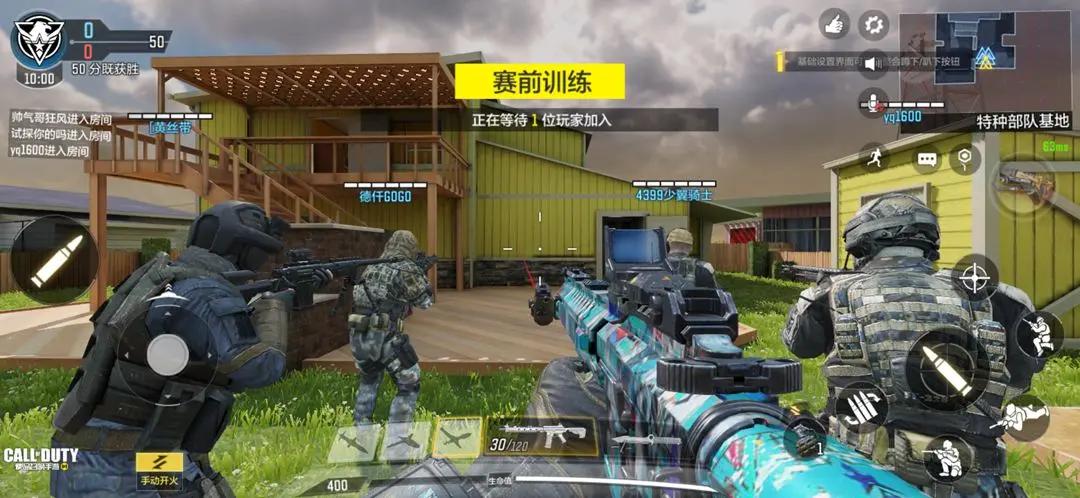This screenshot has width=1080, height=498.
Task: Switch to the secondary knife weapon slot
Action: click(647, 439)
